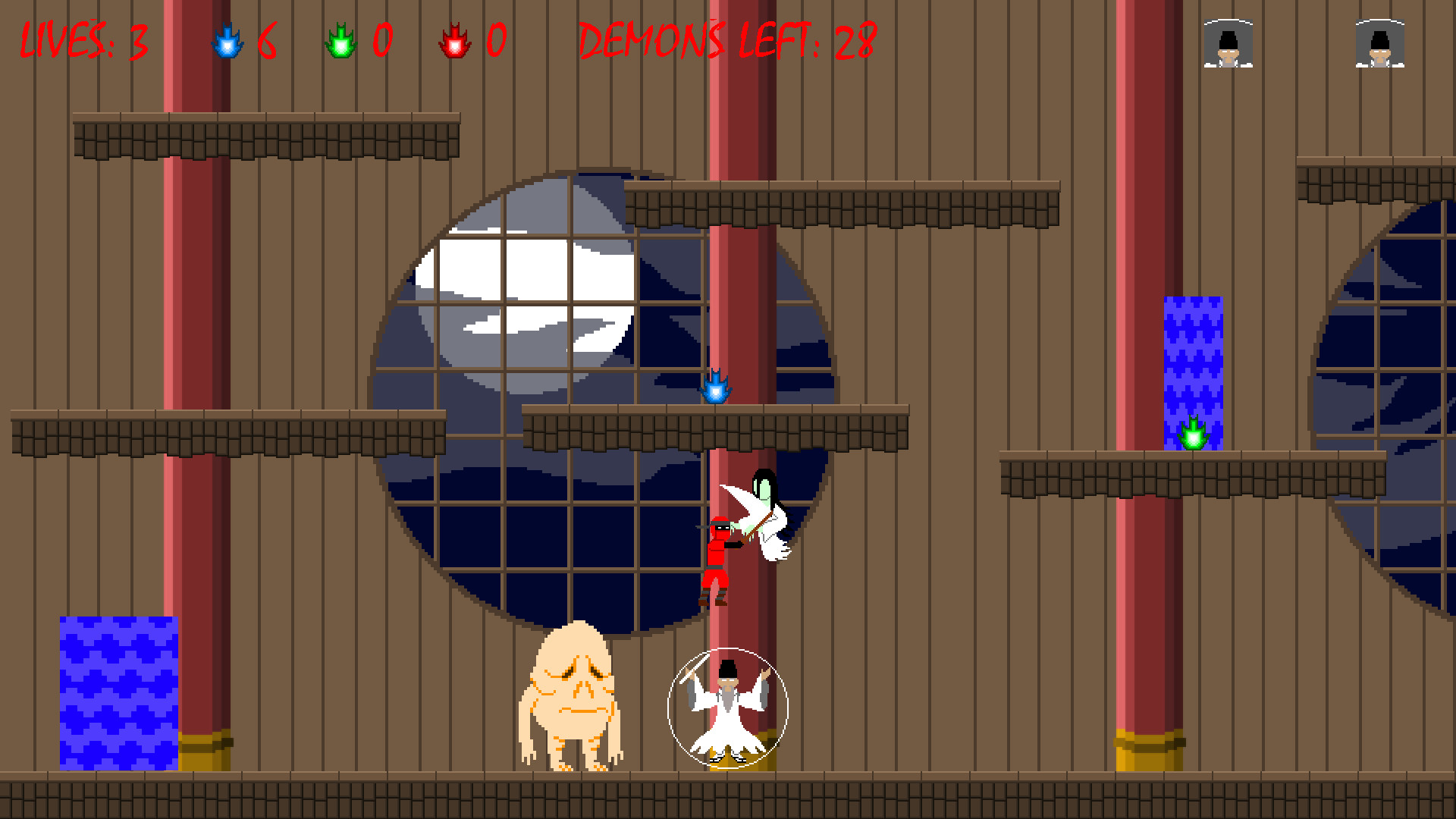Click the blue flame counter icon
1456x819 pixels.
tap(225, 43)
